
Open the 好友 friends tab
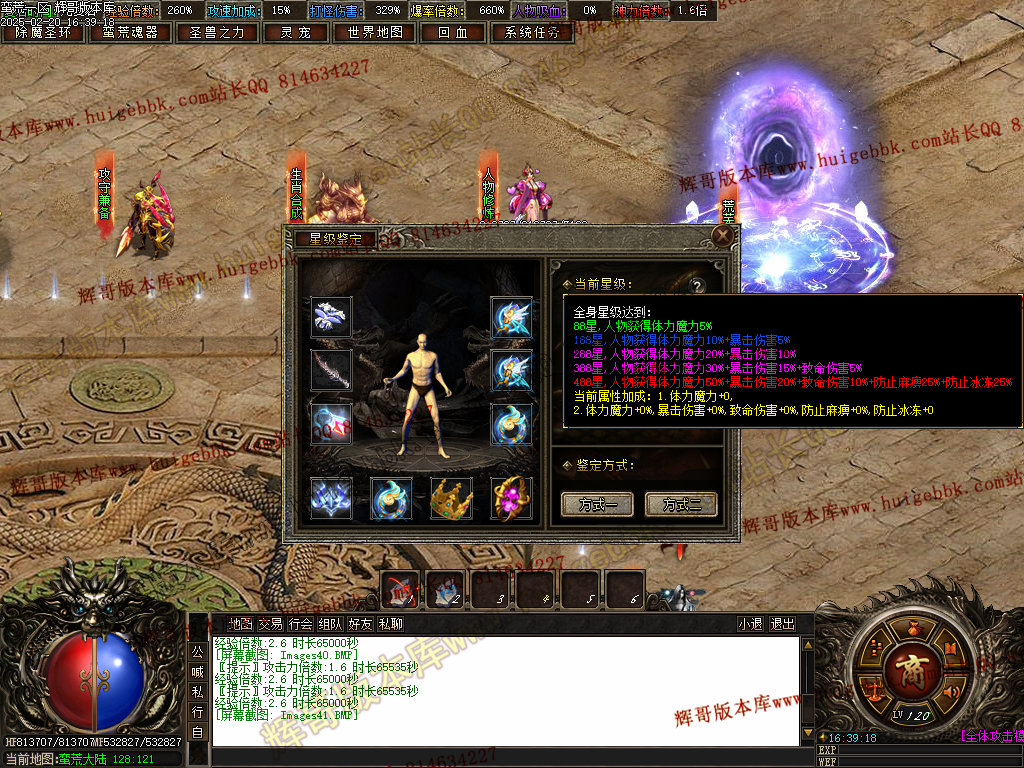360,624
